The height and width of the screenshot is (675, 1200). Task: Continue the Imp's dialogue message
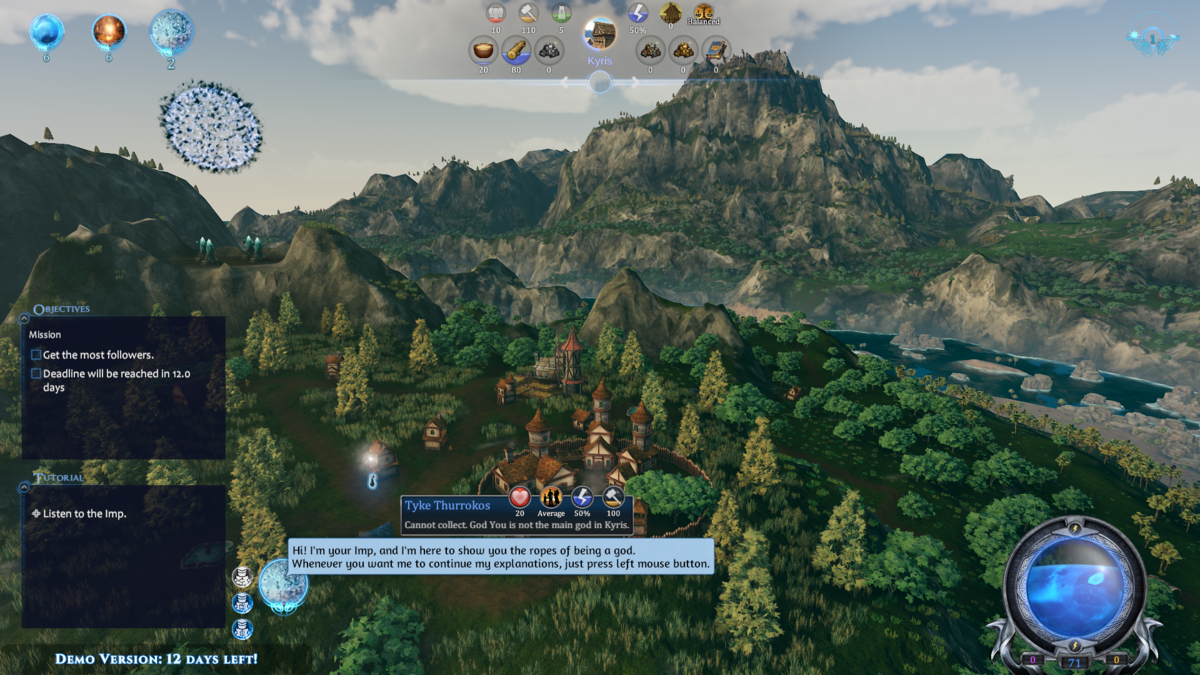501,557
